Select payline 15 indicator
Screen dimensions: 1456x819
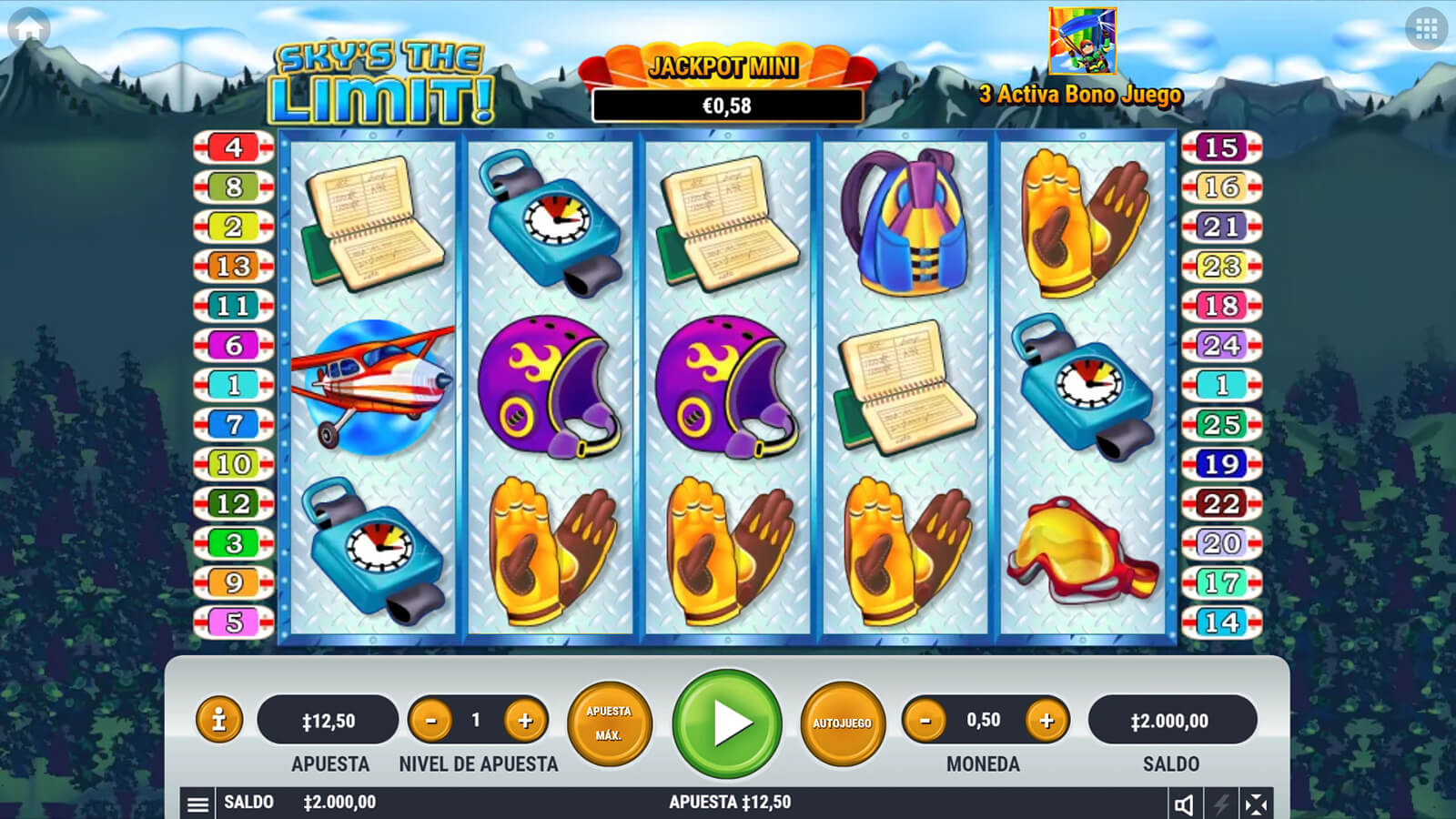tap(1221, 147)
